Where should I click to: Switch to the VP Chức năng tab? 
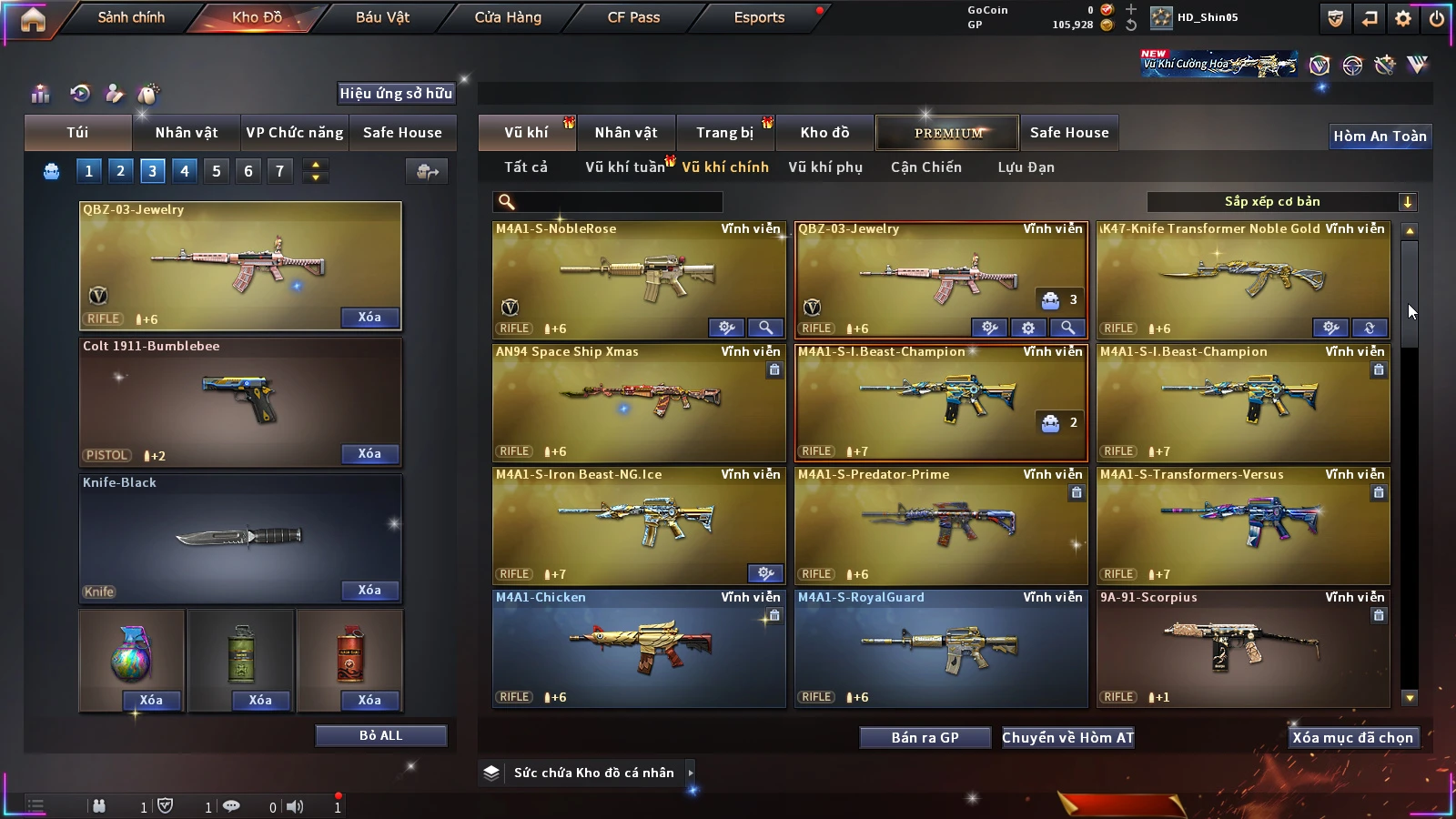click(295, 133)
